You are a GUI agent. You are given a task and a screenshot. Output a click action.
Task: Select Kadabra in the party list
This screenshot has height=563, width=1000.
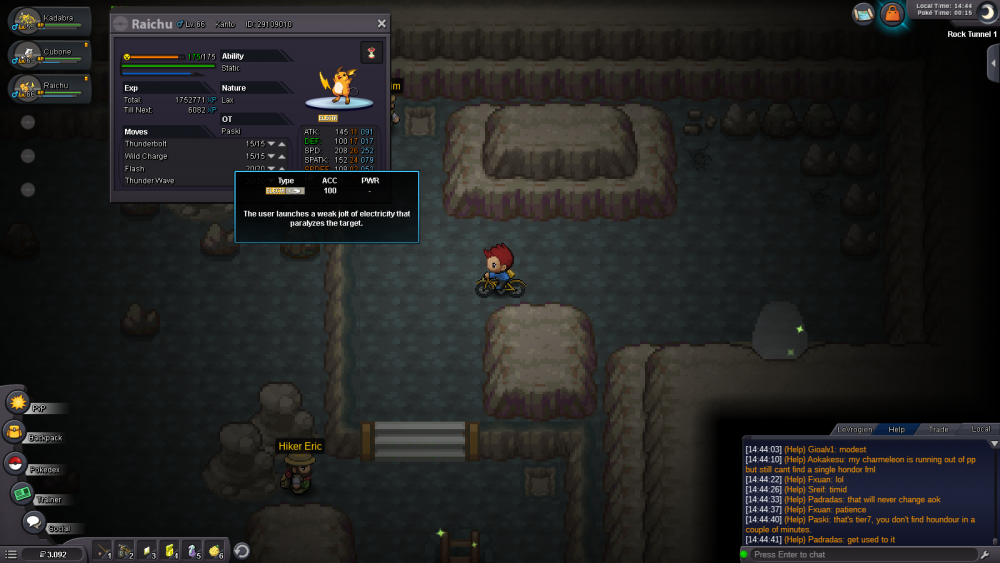[x=49, y=21]
